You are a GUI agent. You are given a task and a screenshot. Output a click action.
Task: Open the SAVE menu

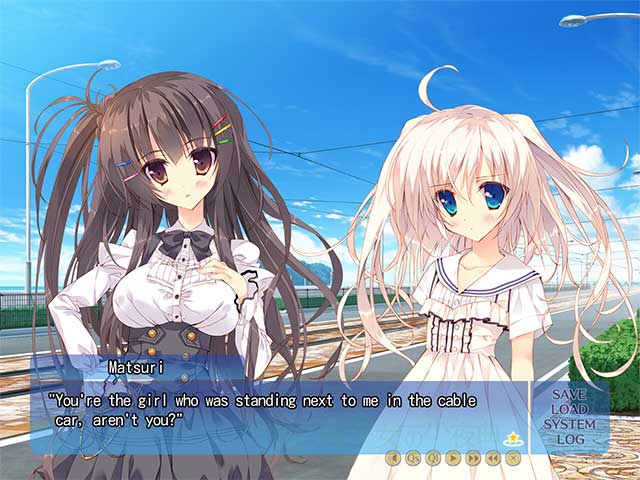click(569, 395)
